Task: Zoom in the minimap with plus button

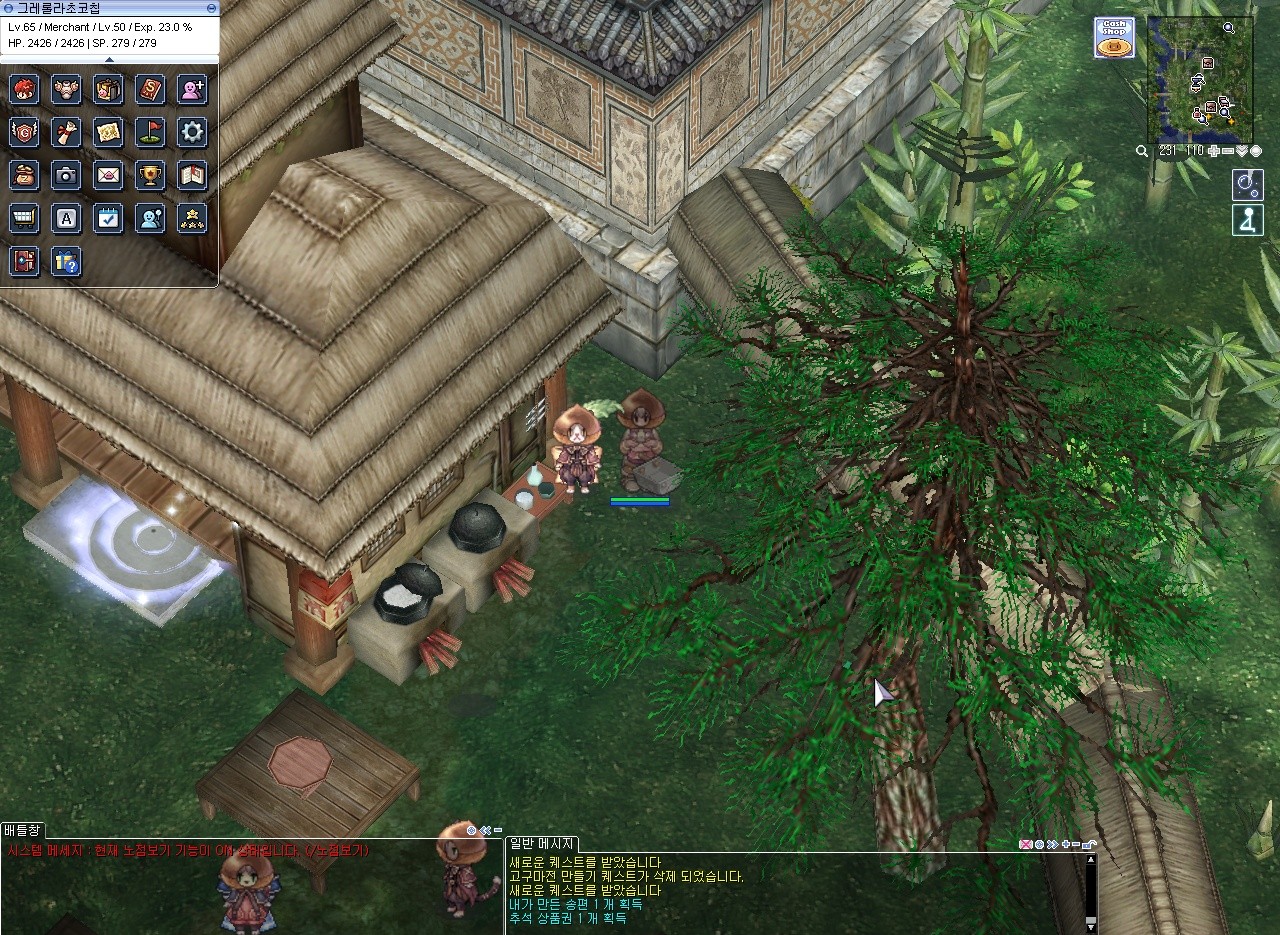Action: click(1213, 151)
